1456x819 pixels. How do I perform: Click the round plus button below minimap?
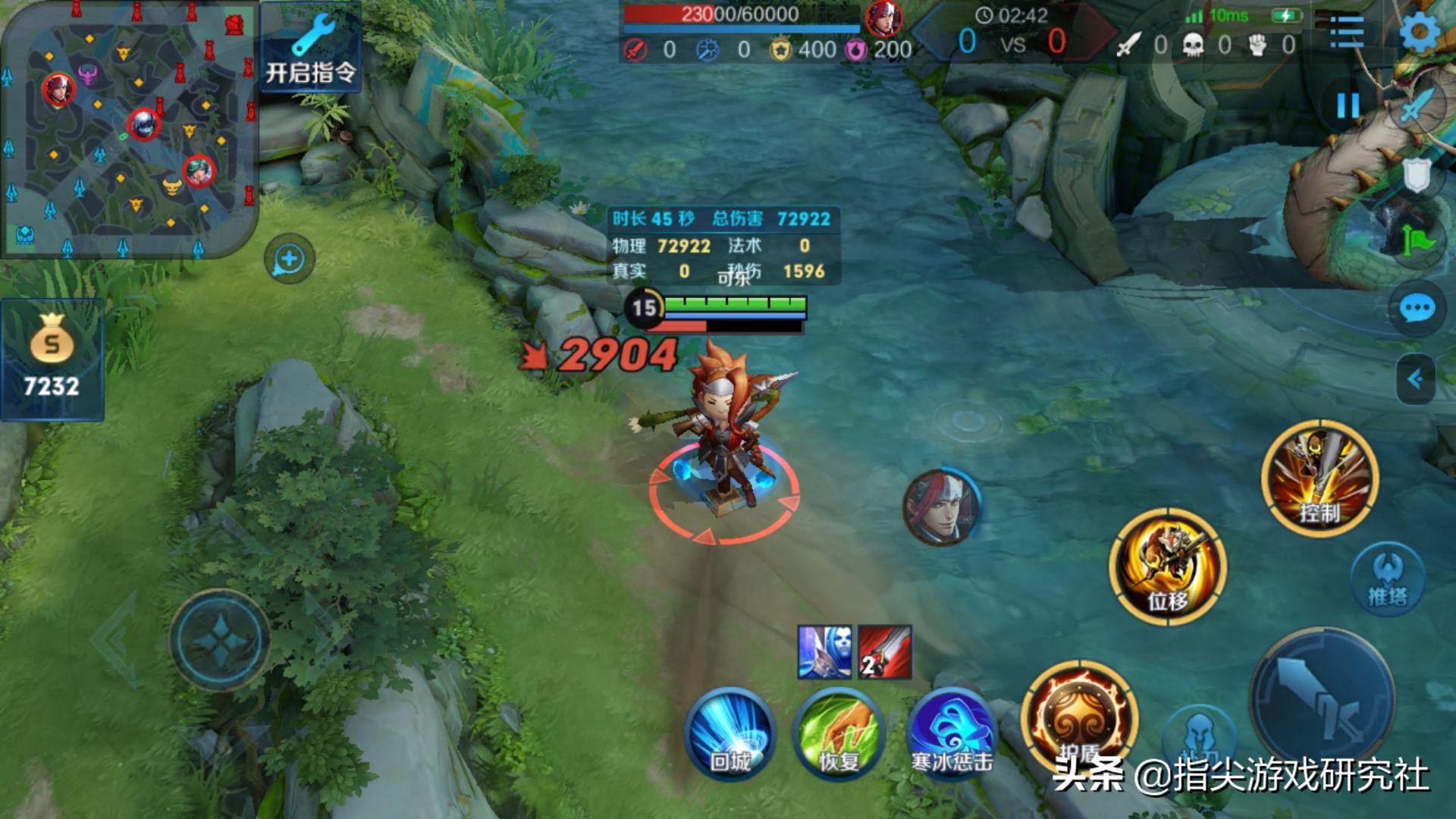point(289,259)
